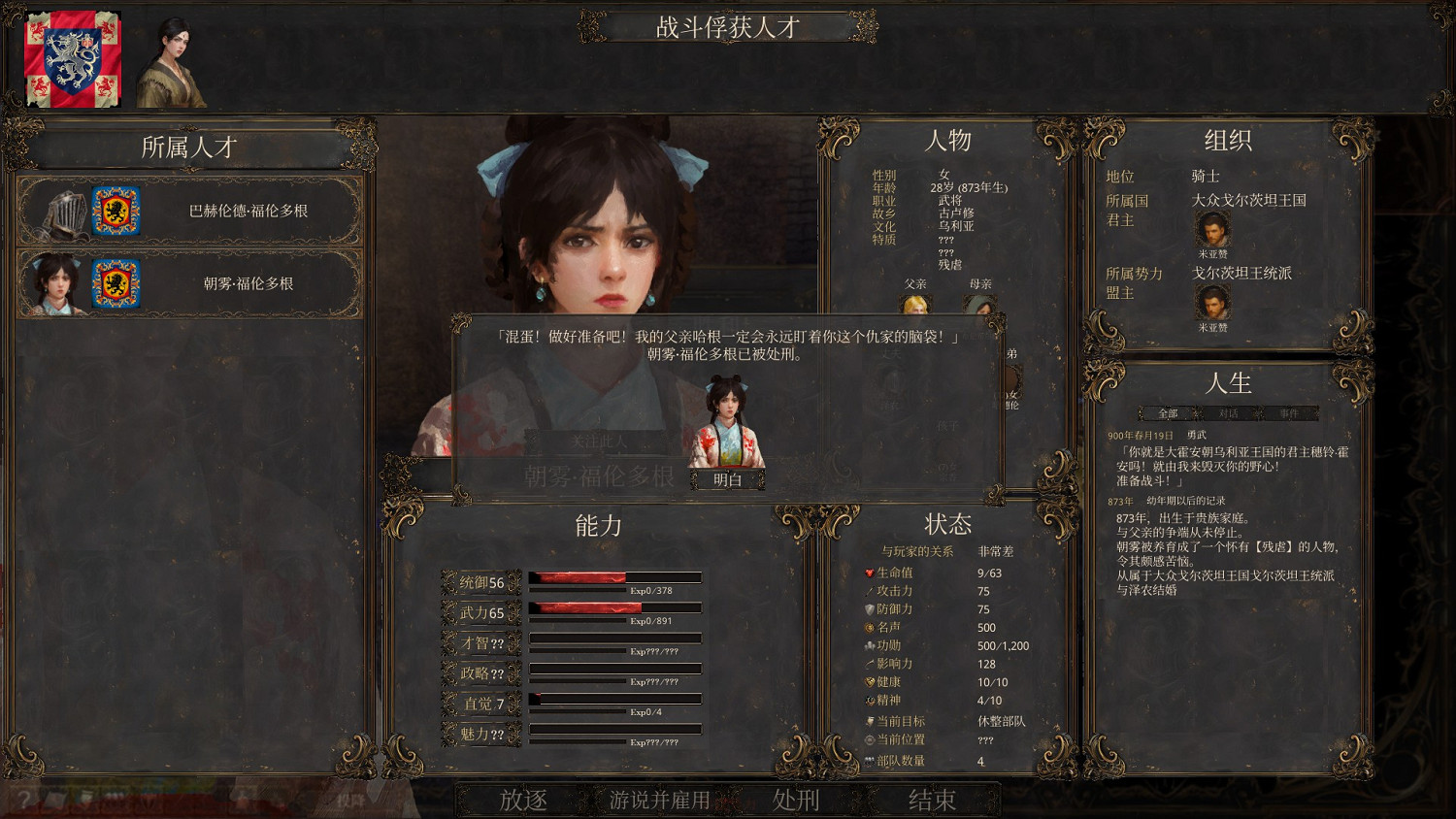This screenshot has width=1456, height=819.
Task: Select the medal icon next to 名声
Action: tap(870, 628)
